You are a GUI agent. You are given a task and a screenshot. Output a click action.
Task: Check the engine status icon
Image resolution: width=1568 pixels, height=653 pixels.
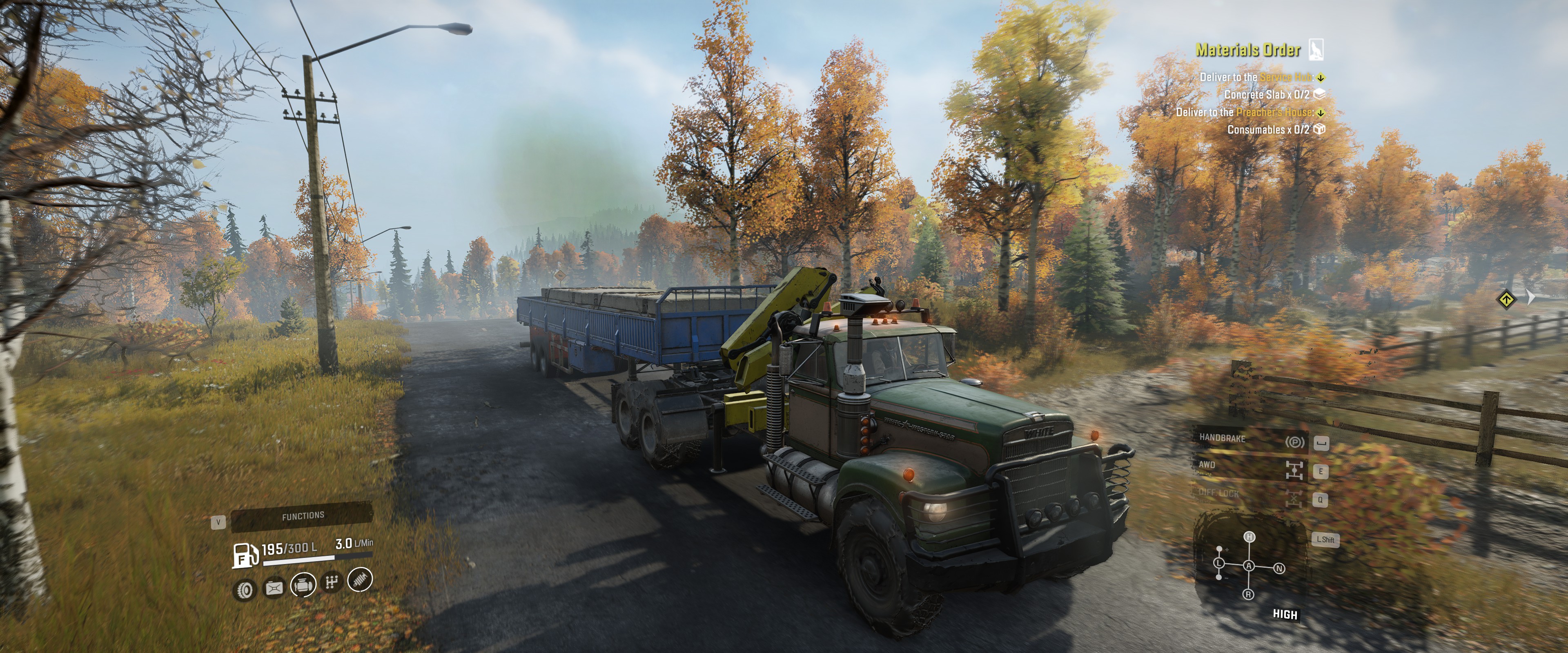pyautogui.click(x=303, y=585)
